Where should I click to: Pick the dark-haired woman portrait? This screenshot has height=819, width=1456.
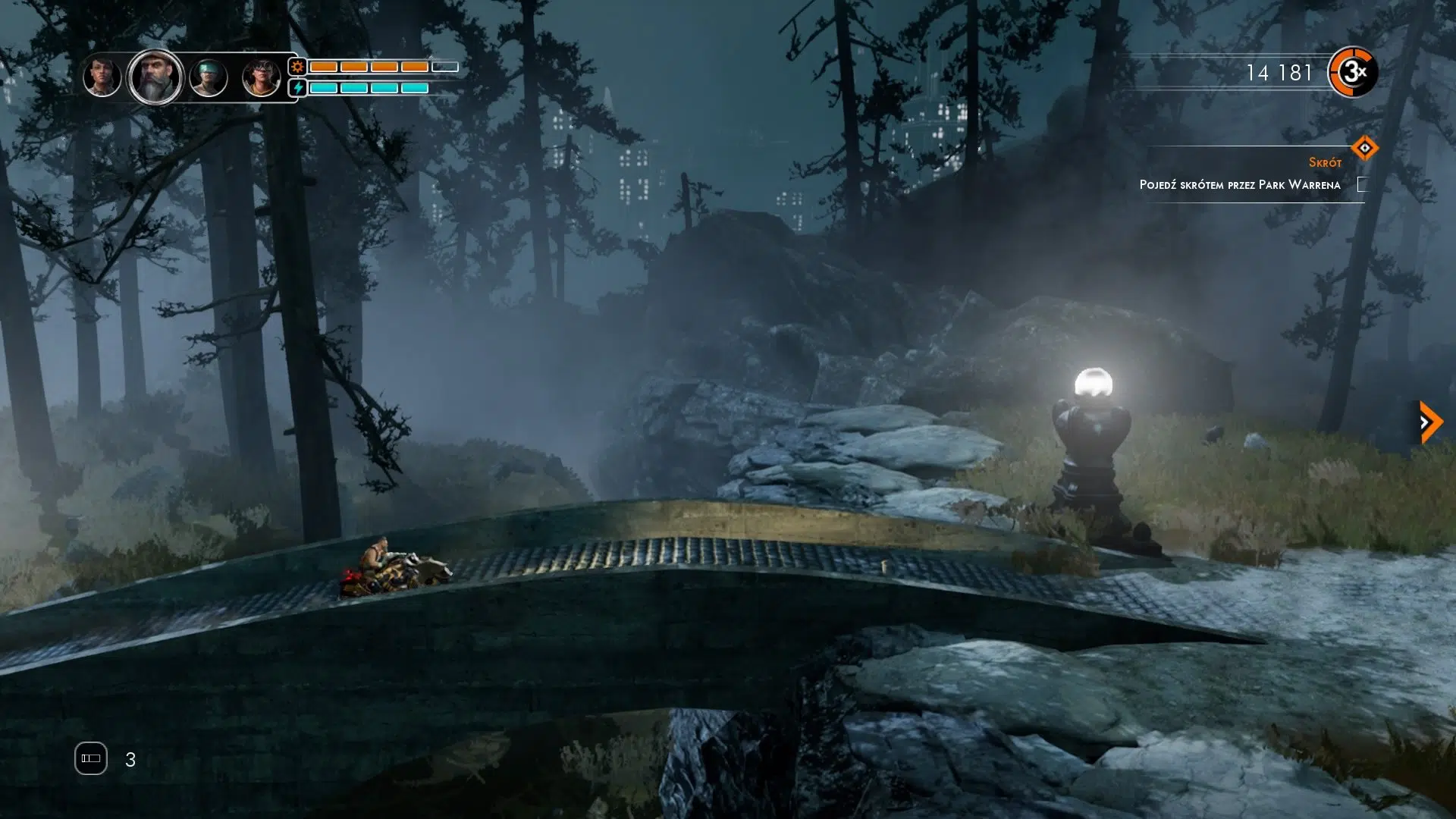pyautogui.click(x=102, y=77)
